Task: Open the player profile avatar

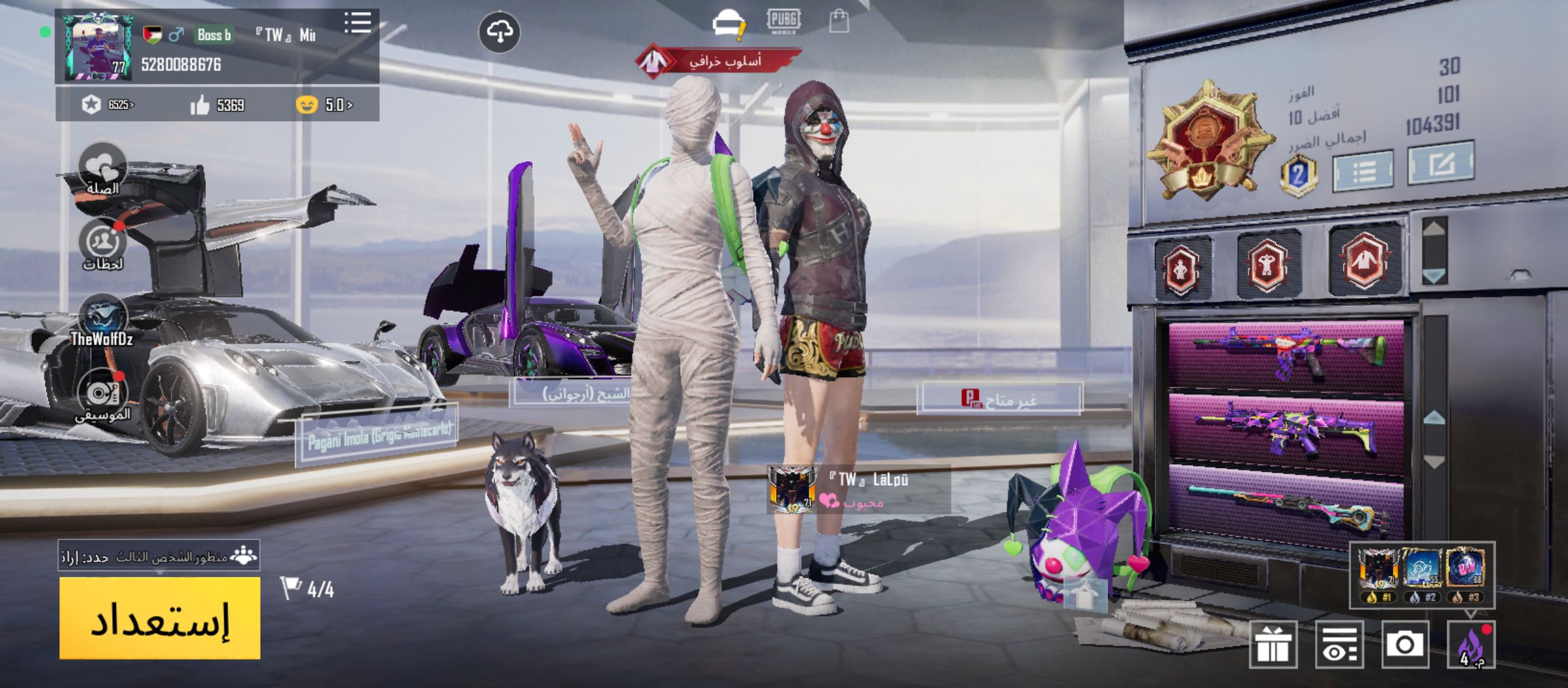Action: click(99, 48)
